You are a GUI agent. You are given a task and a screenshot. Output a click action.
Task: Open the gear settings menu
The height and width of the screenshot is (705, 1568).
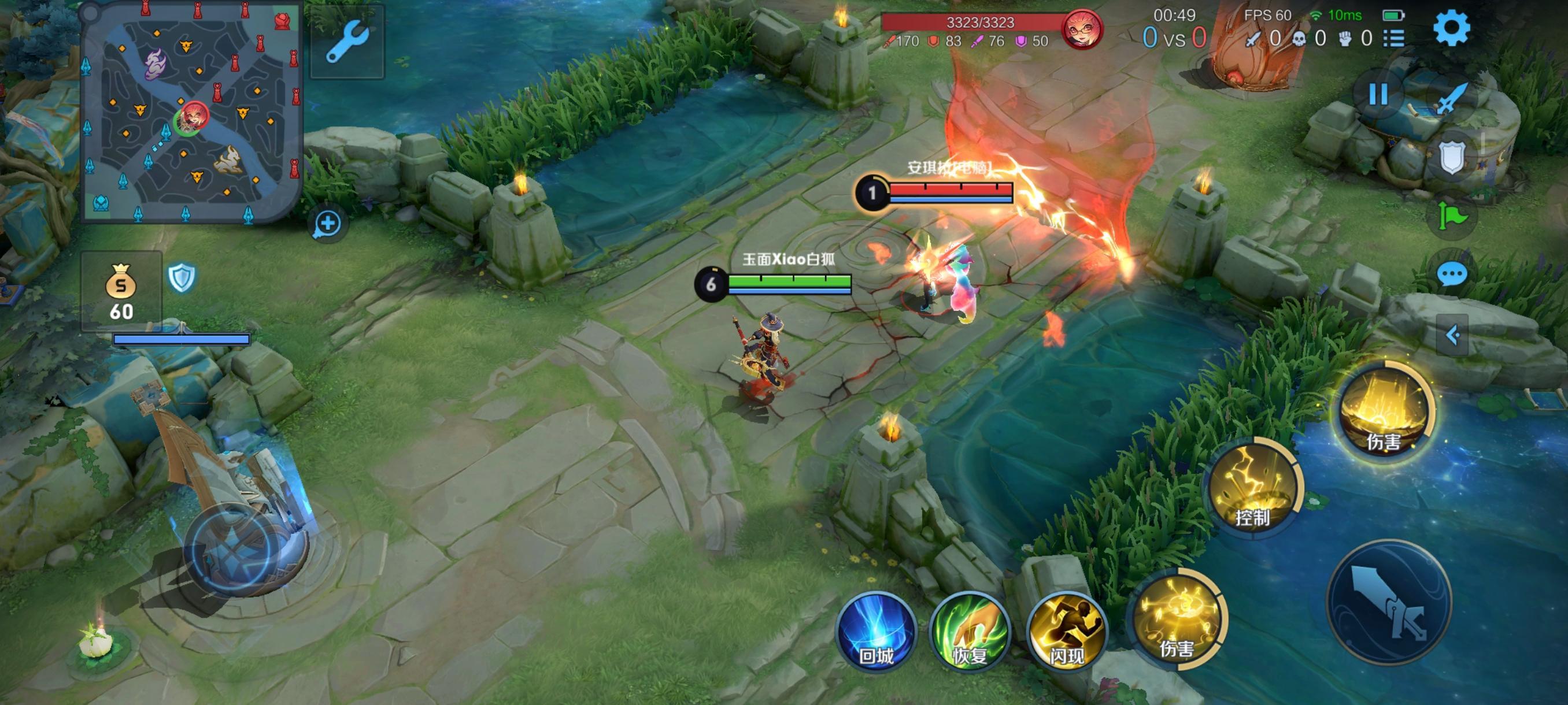1452,28
